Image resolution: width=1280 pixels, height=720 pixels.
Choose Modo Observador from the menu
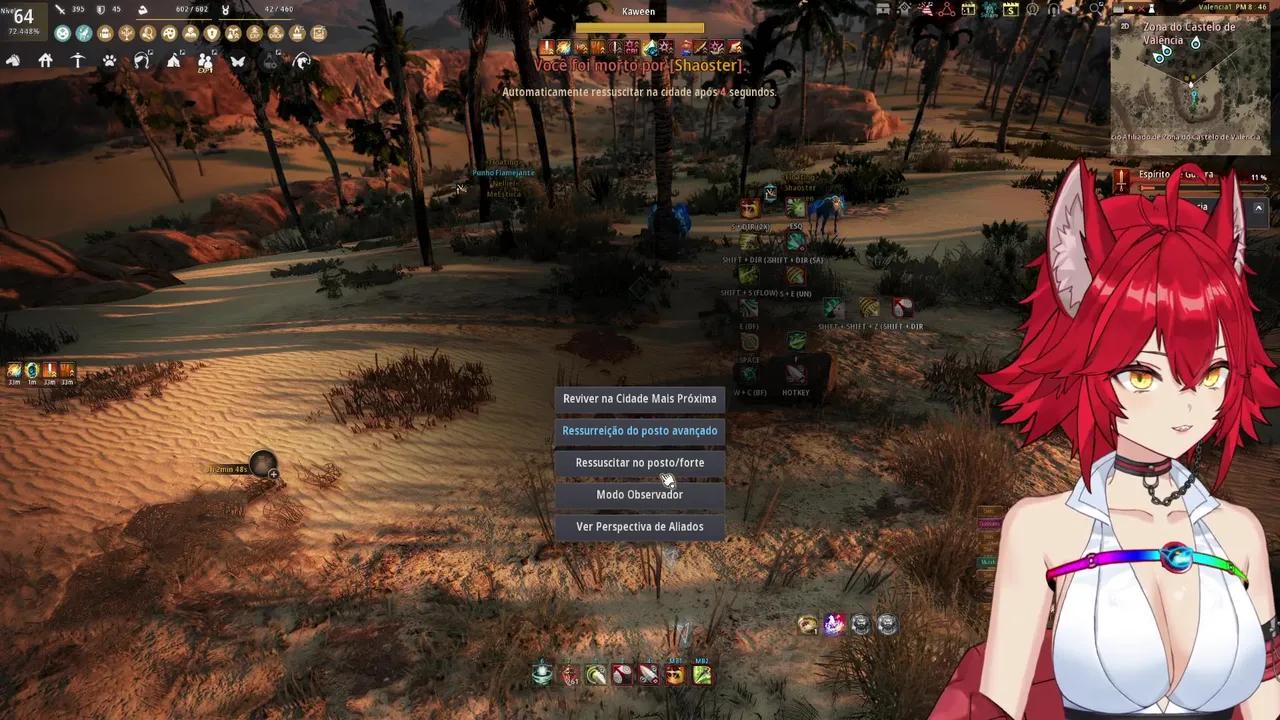click(x=639, y=494)
